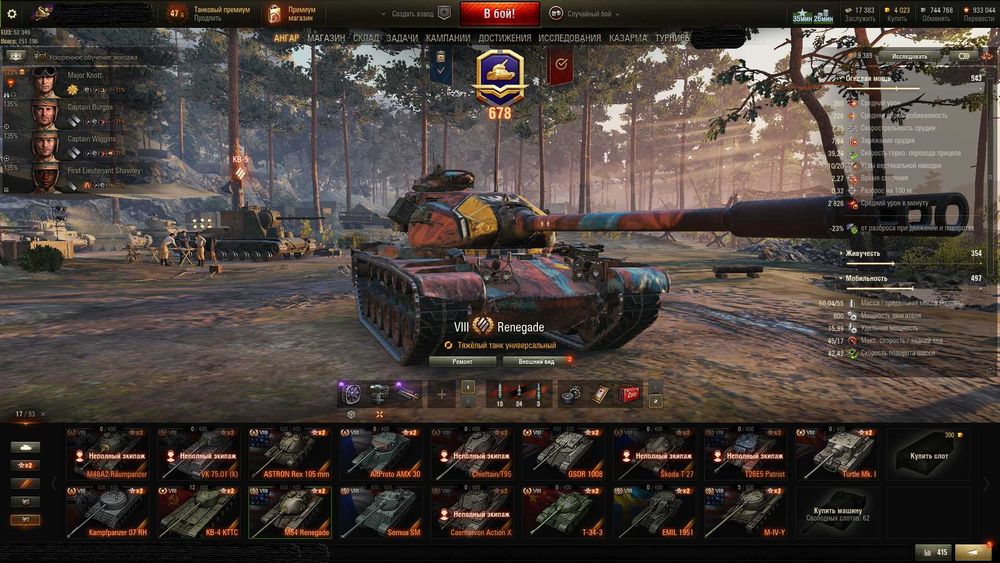Switch to the ИССЛЕДОВАНИЯ tab
The height and width of the screenshot is (563, 1000).
(x=570, y=38)
